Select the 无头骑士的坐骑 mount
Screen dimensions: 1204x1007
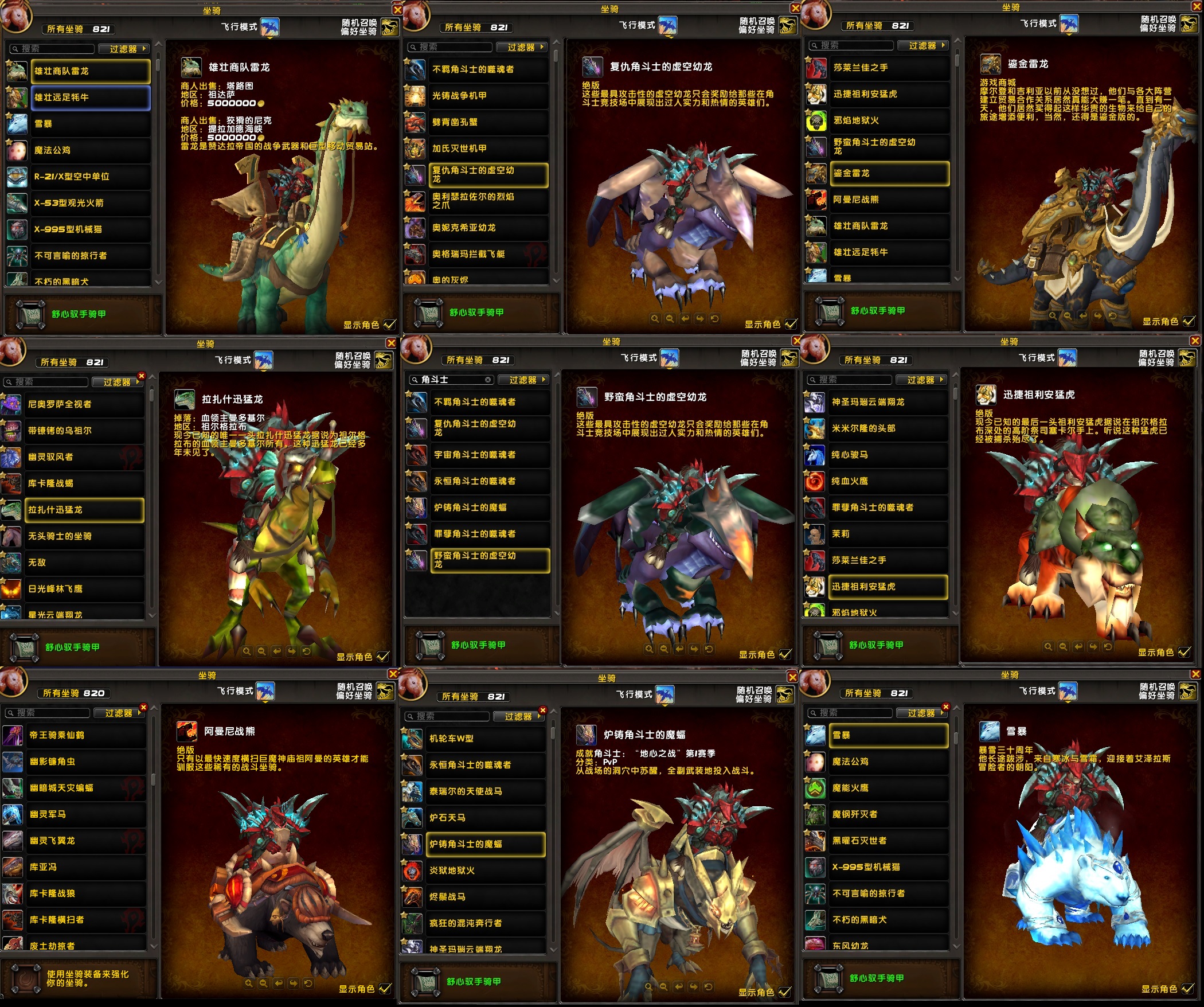coord(84,536)
